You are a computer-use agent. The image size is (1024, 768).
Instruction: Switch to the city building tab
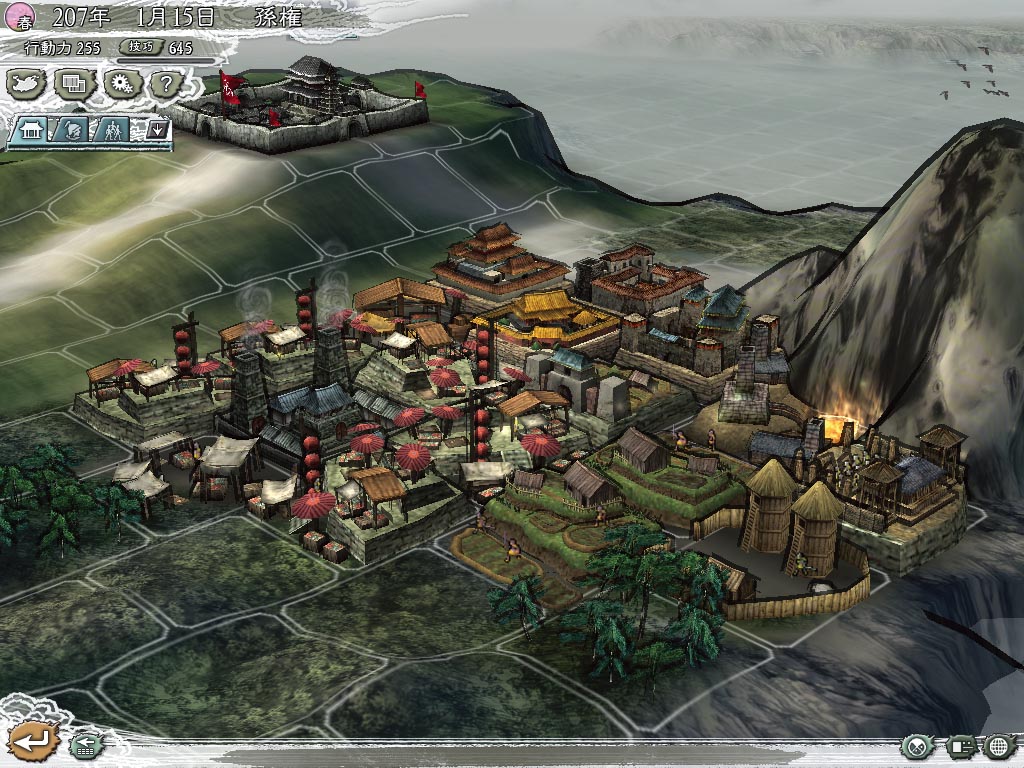33,130
